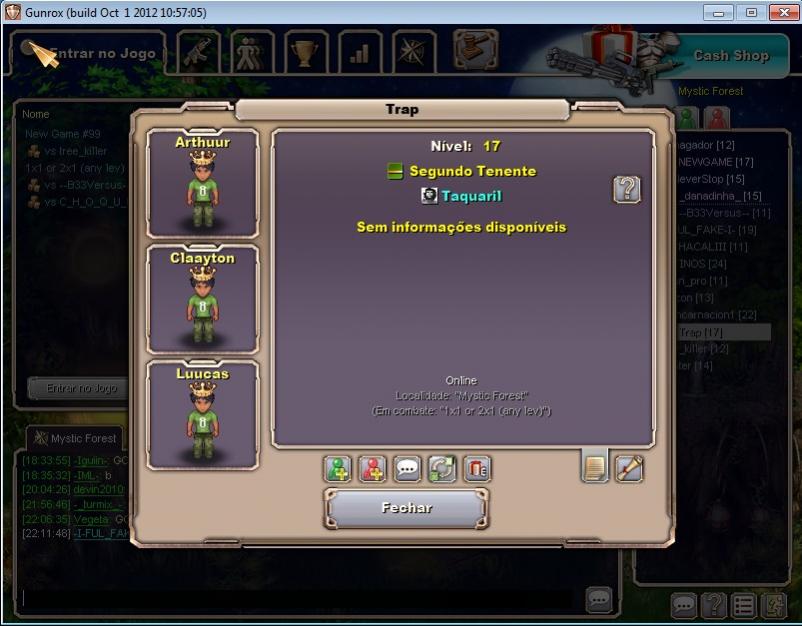Click the green arrows exchange icon
The image size is (802, 626).
tap(442, 468)
